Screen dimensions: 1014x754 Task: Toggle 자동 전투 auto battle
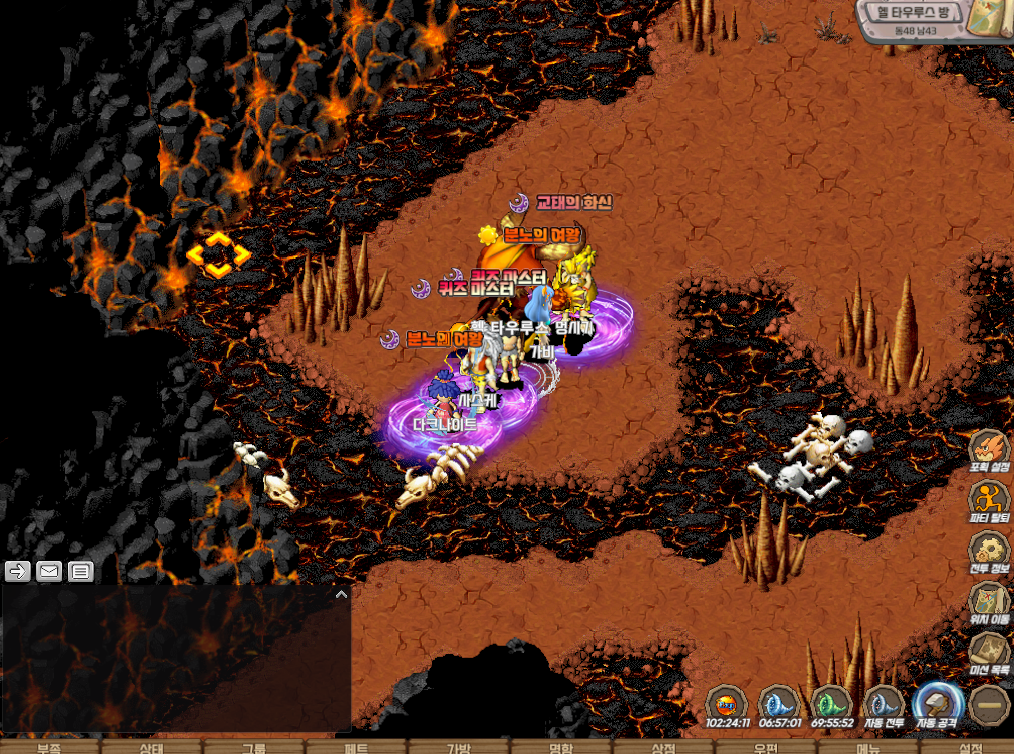pyautogui.click(x=884, y=705)
